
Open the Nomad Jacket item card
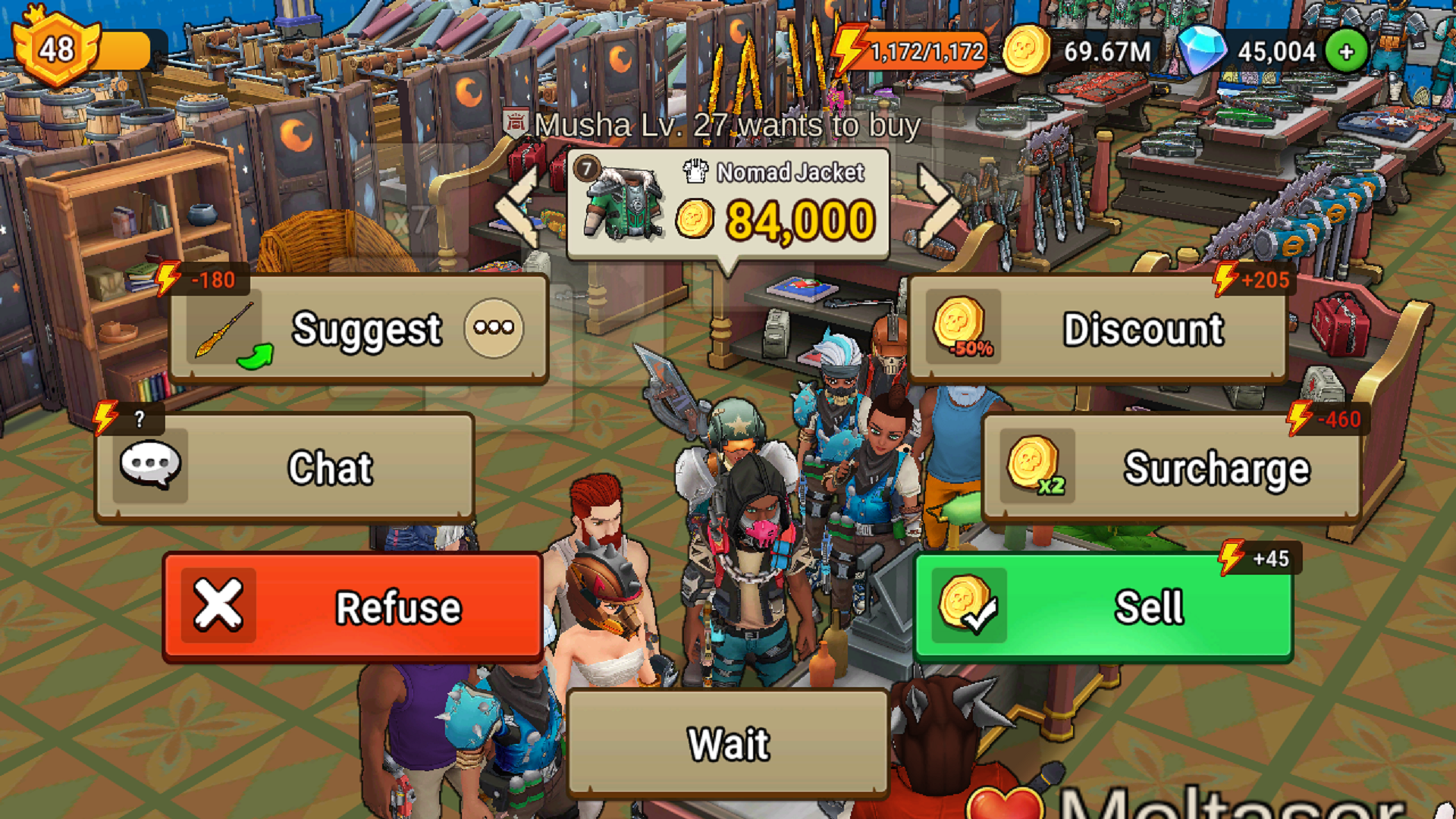click(728, 205)
